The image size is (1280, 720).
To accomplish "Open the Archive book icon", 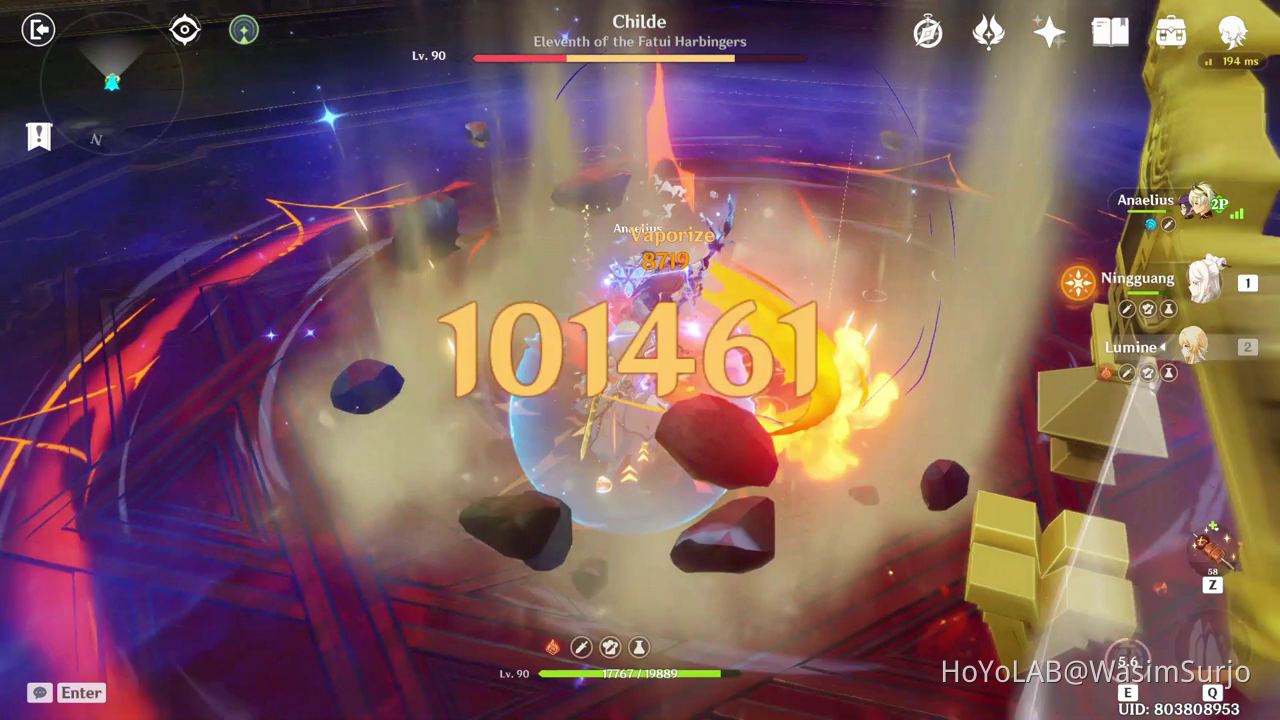I will coord(1110,33).
